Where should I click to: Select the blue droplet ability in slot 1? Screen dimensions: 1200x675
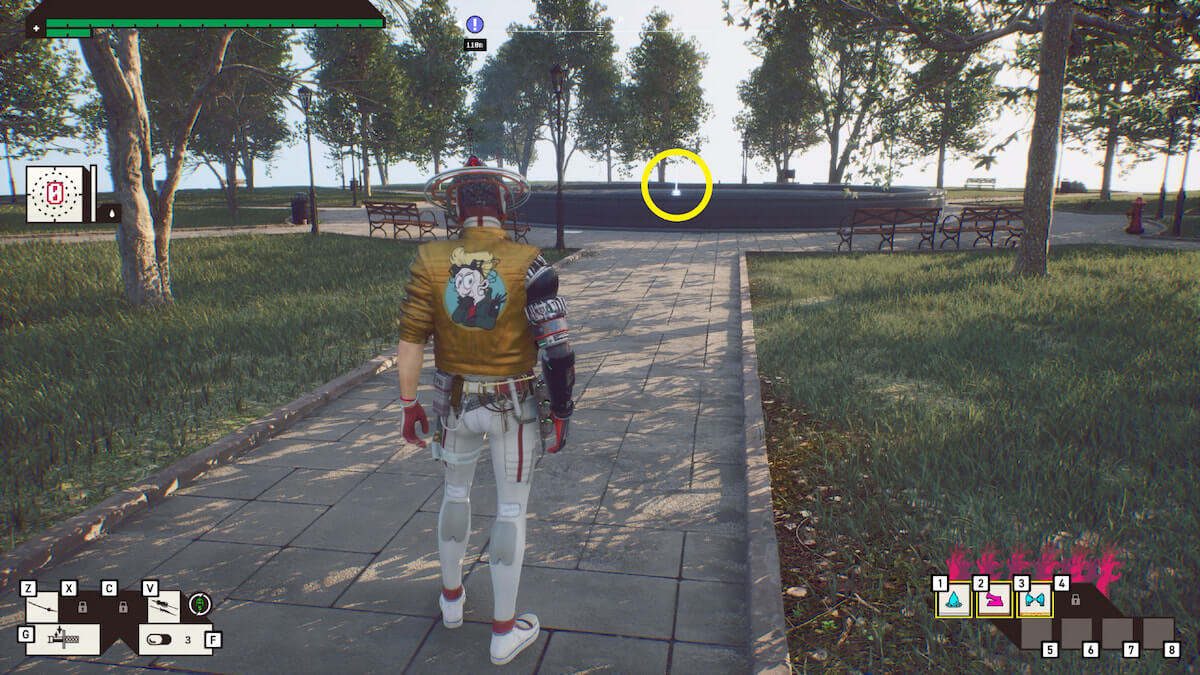click(x=954, y=601)
